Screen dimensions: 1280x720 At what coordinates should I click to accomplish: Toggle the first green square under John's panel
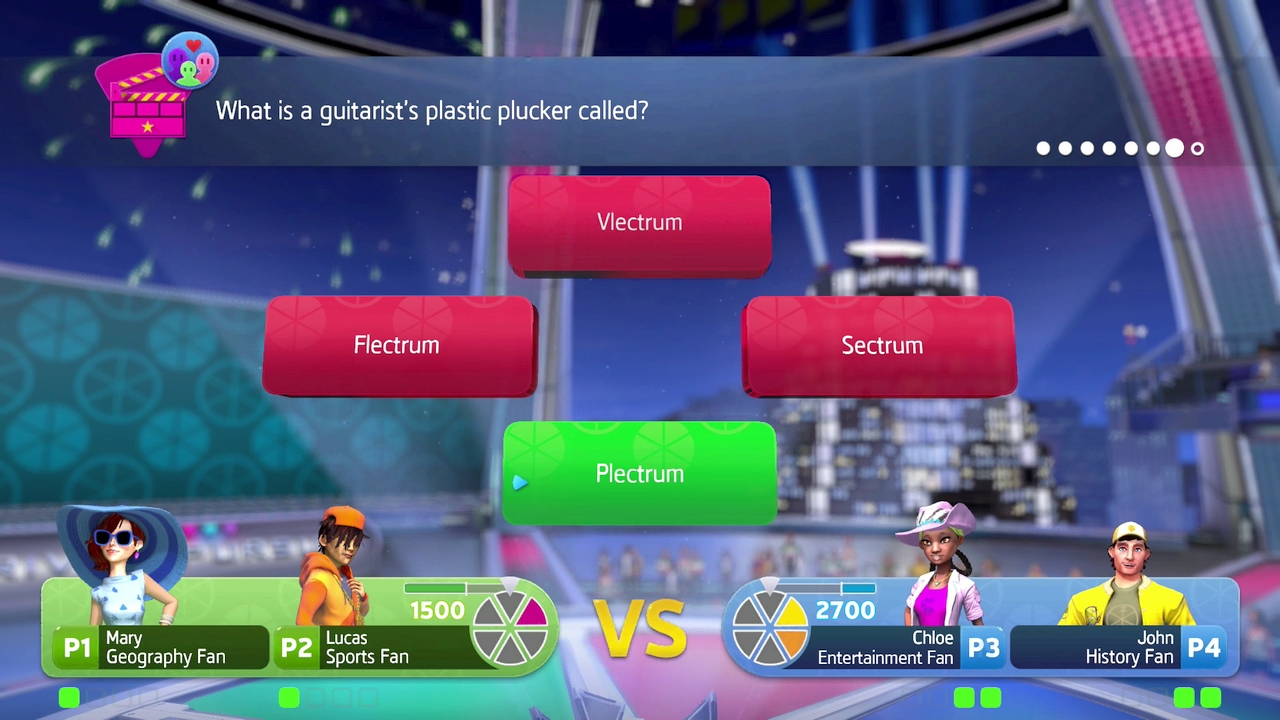tap(1183, 698)
